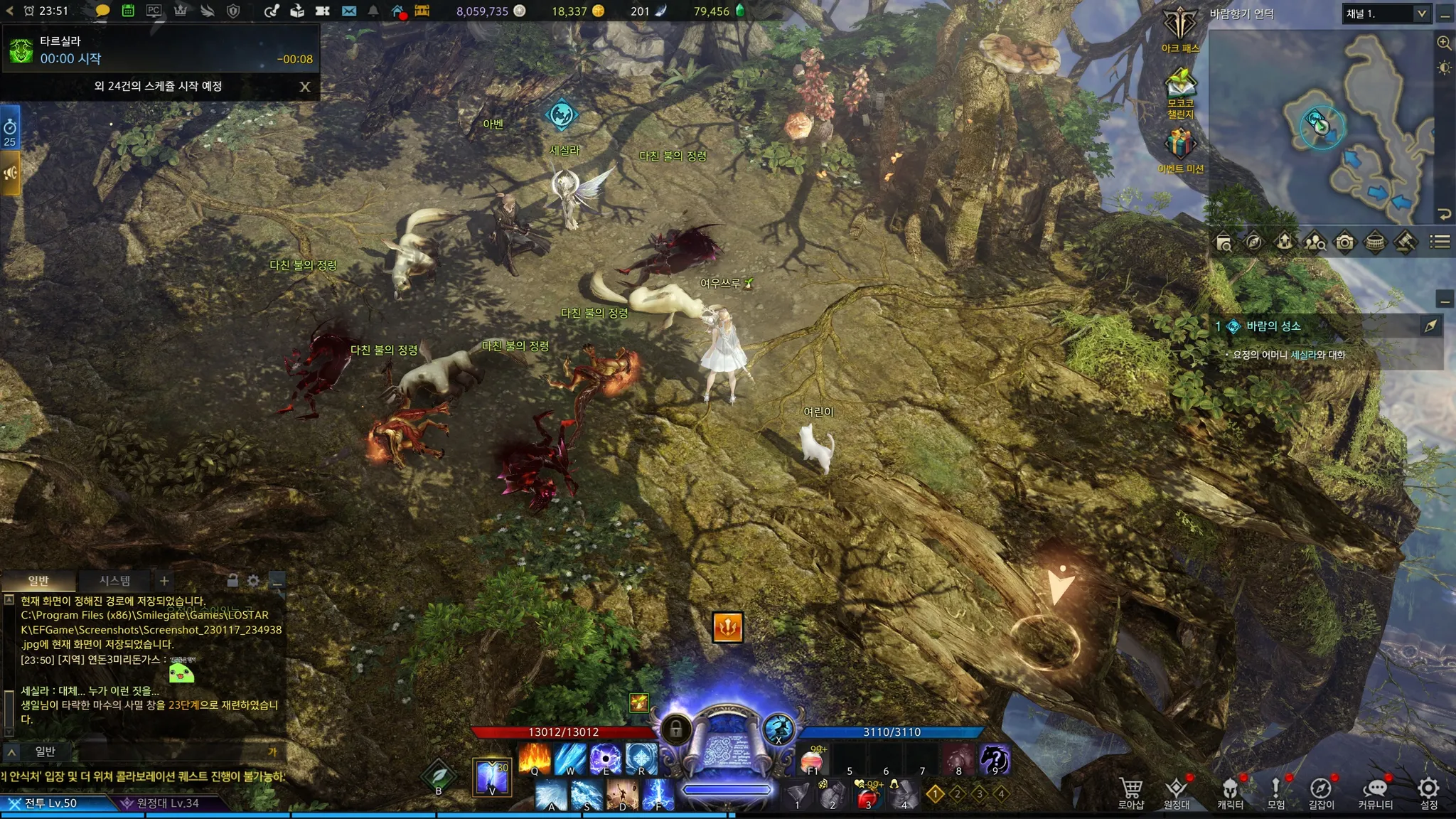The width and height of the screenshot is (1456, 819).
Task: Open chat settings gear icon
Action: (253, 581)
